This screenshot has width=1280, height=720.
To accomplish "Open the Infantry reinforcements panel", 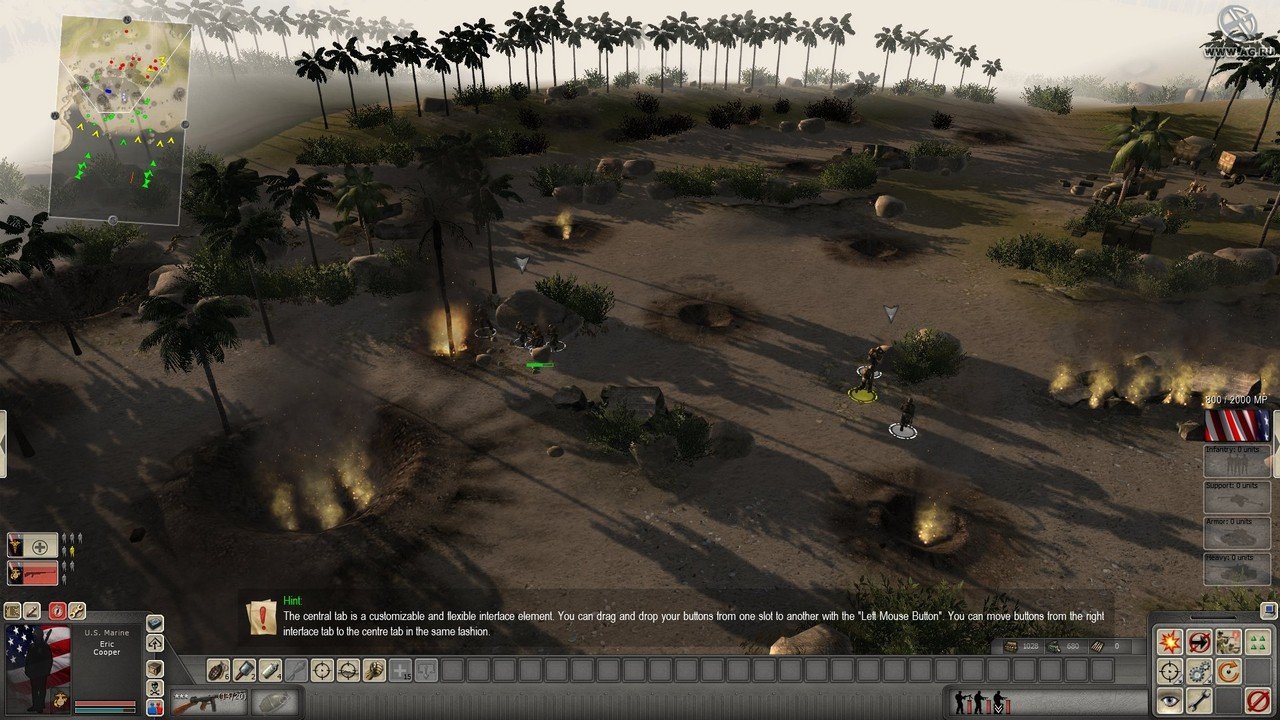I will tap(1236, 460).
